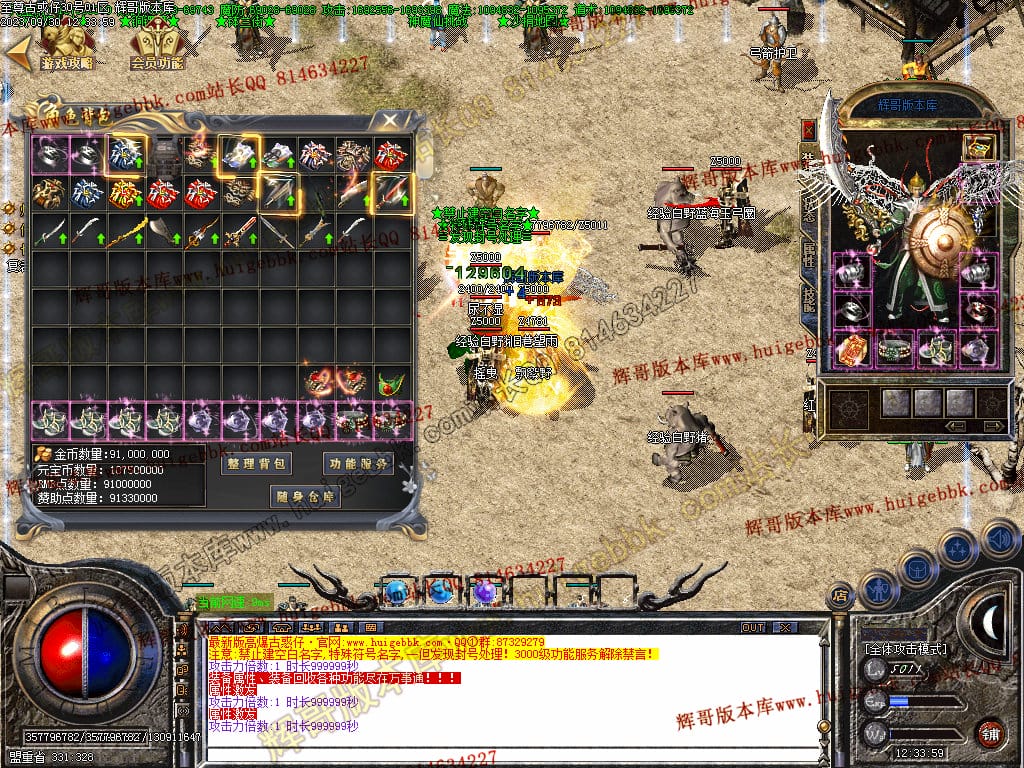Open the 铺 stall button

[990, 733]
